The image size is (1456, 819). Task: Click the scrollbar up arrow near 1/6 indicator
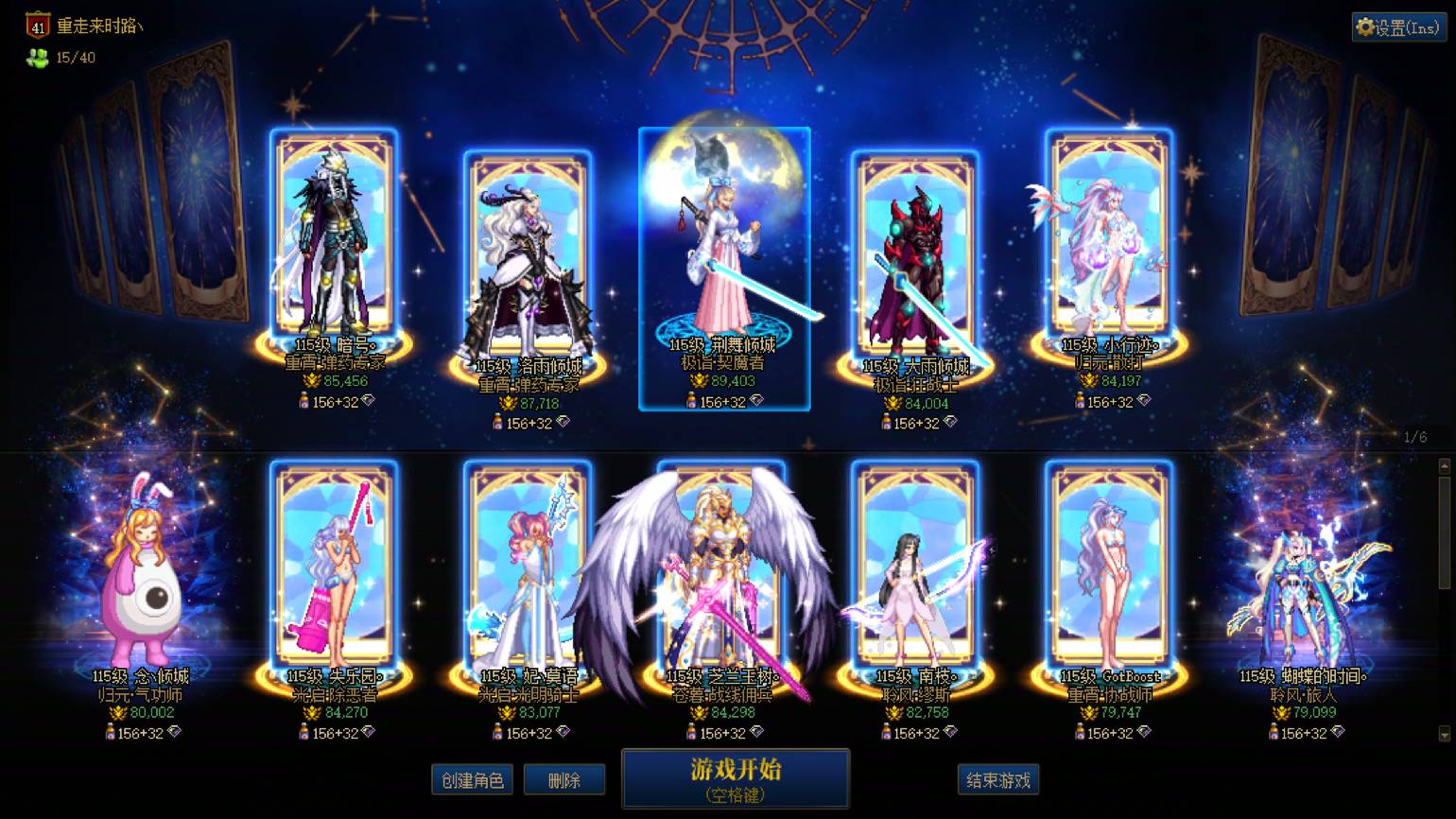point(1445,465)
